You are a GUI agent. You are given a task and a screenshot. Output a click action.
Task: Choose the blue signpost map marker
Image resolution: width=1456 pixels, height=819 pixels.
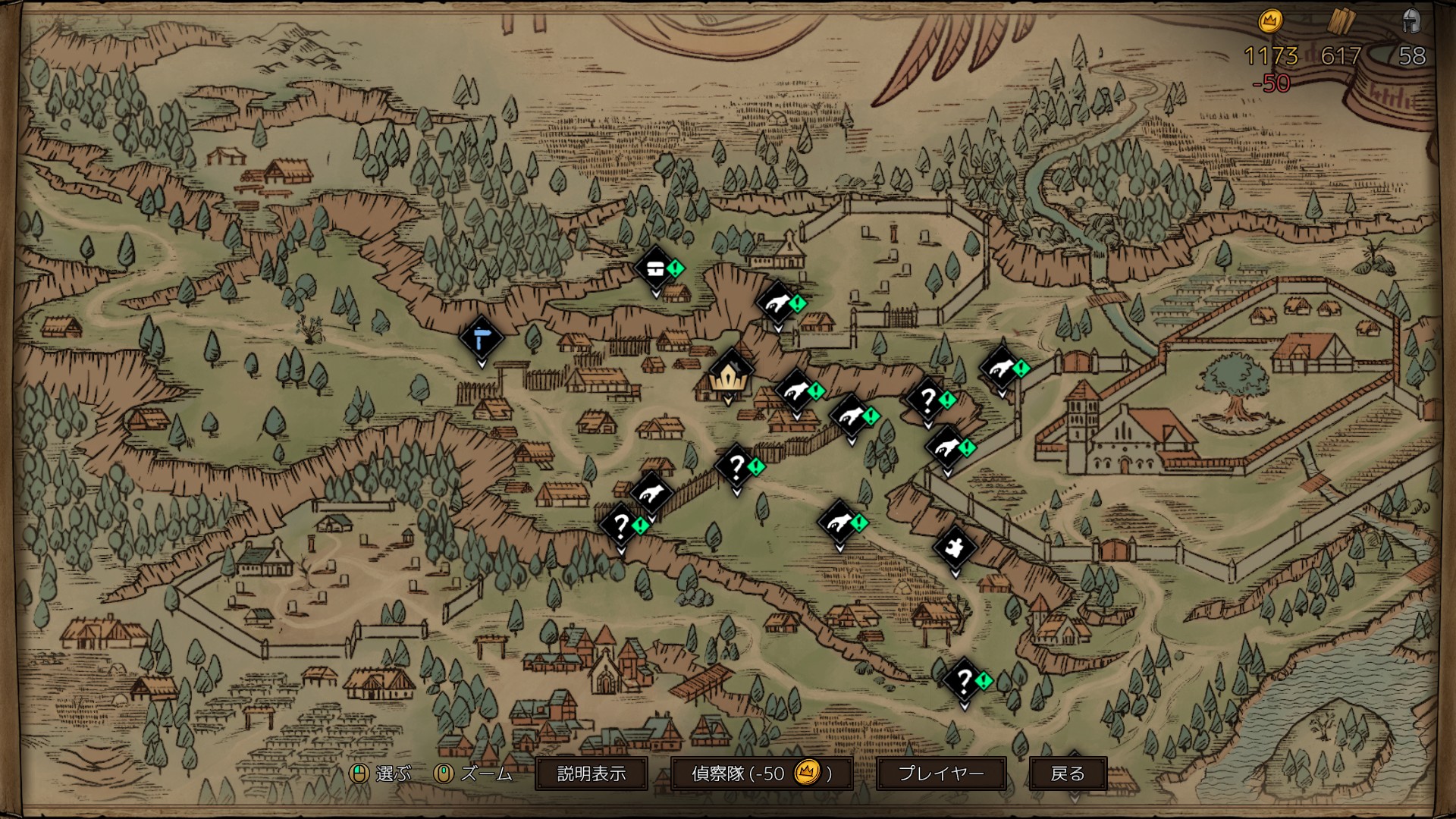pos(481,337)
